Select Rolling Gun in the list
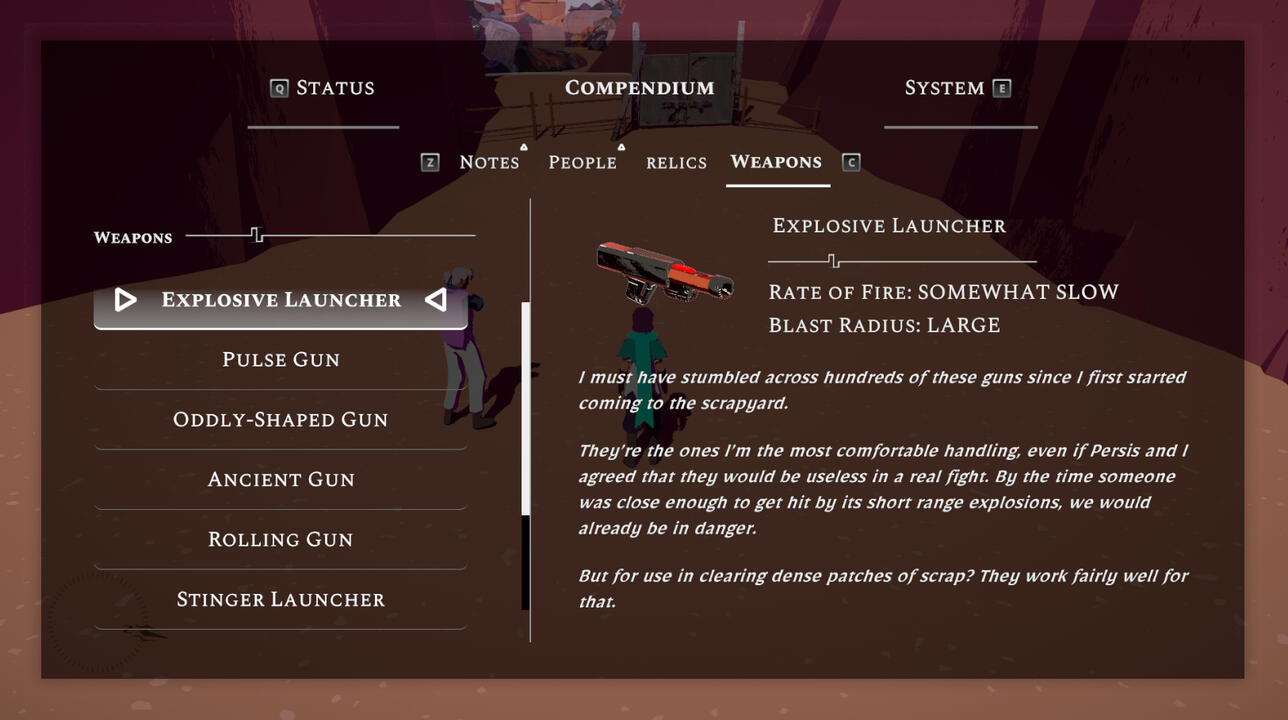 [281, 540]
